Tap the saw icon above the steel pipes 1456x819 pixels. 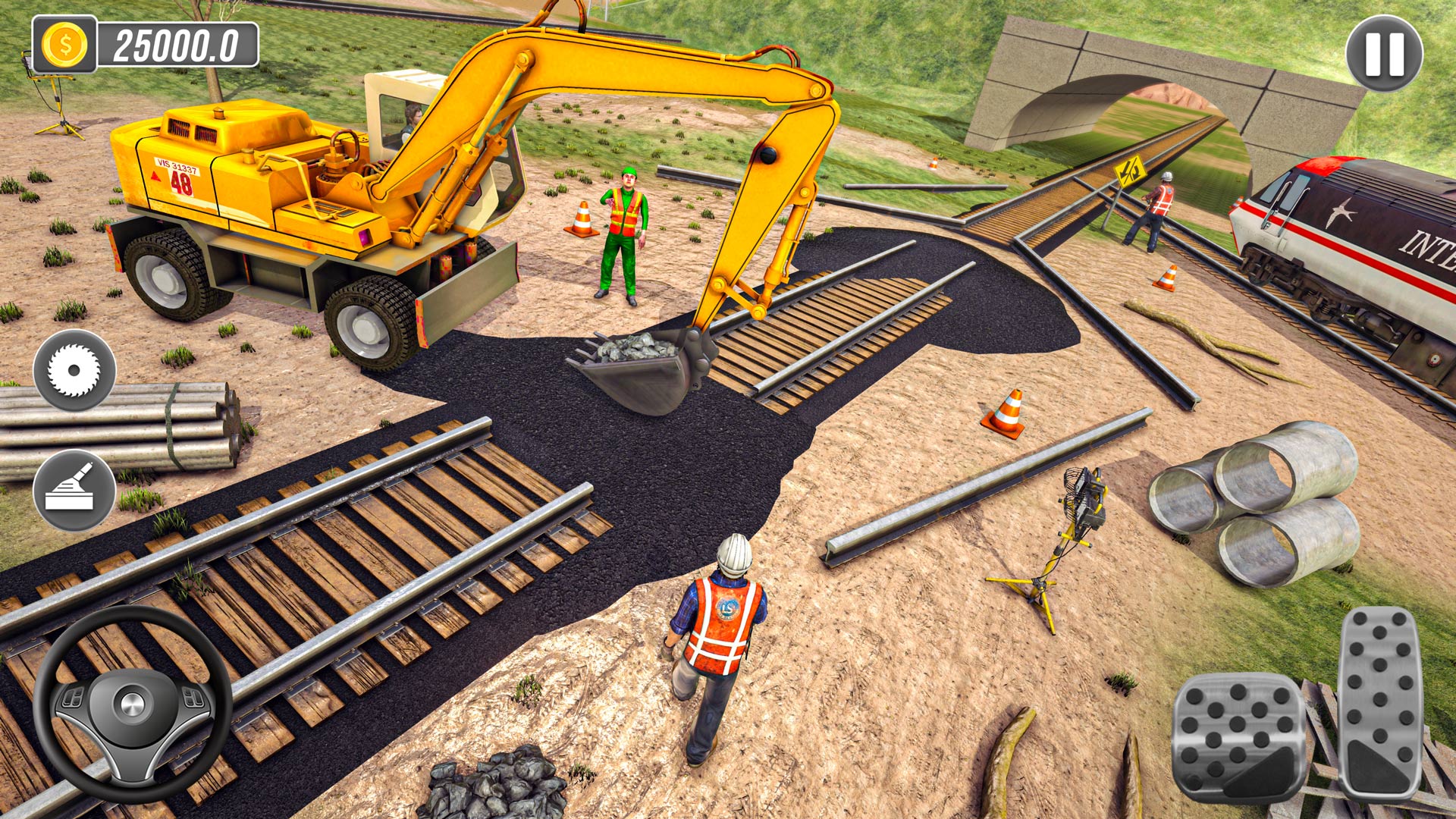pyautogui.click(x=74, y=372)
